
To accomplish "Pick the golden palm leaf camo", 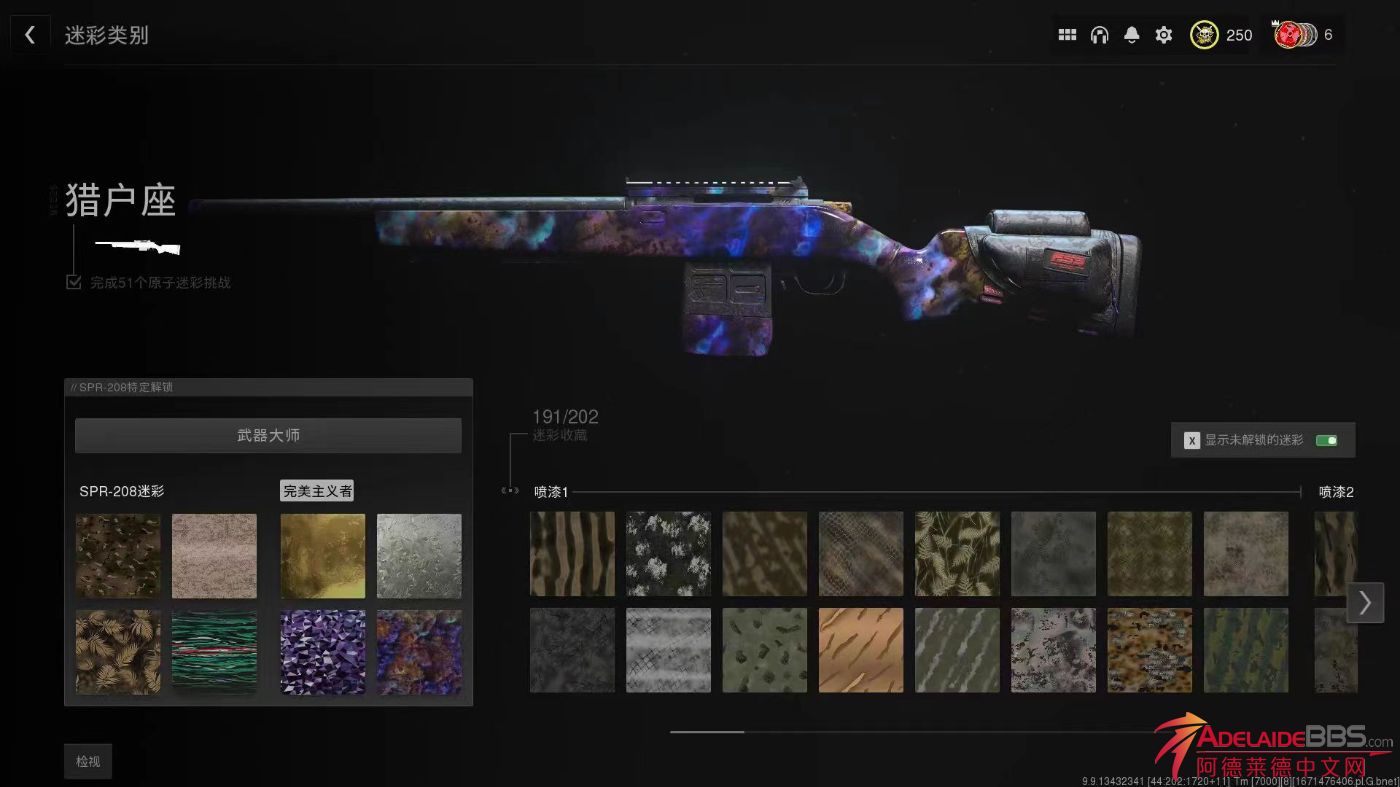I will (118, 652).
